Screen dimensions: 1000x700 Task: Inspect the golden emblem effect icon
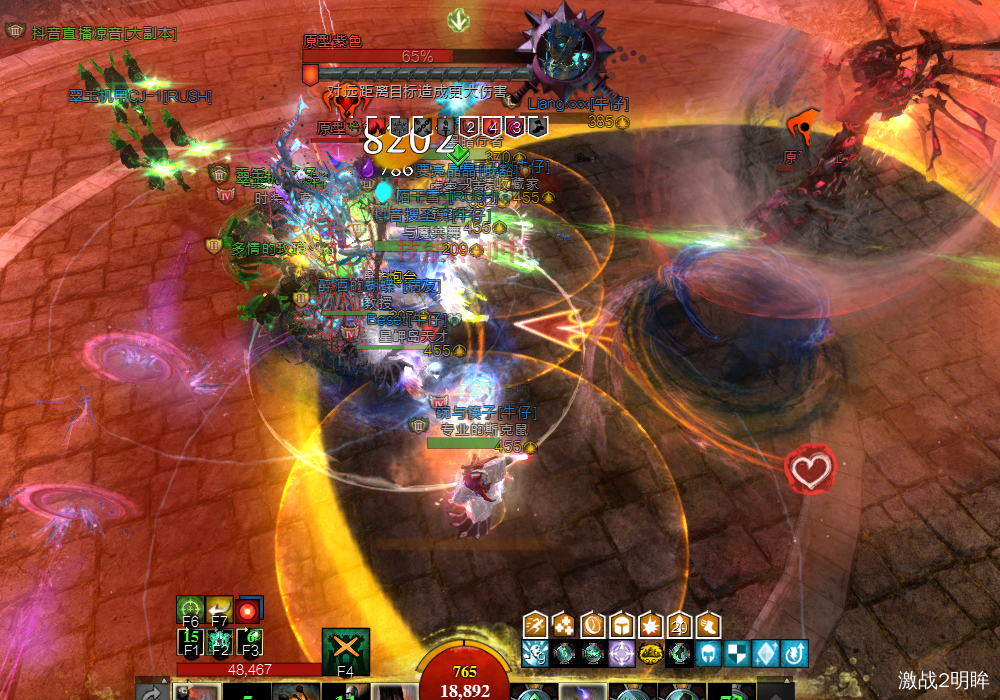651,654
